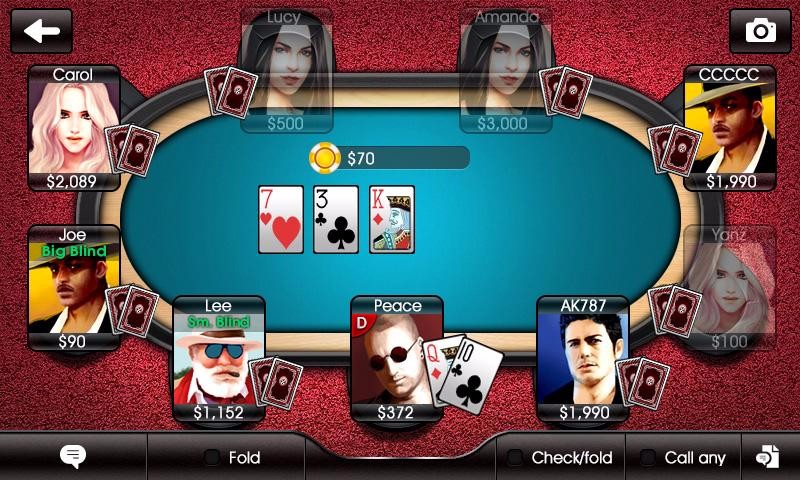
Task: Open the chat speech bubble
Action: pyautogui.click(x=73, y=457)
